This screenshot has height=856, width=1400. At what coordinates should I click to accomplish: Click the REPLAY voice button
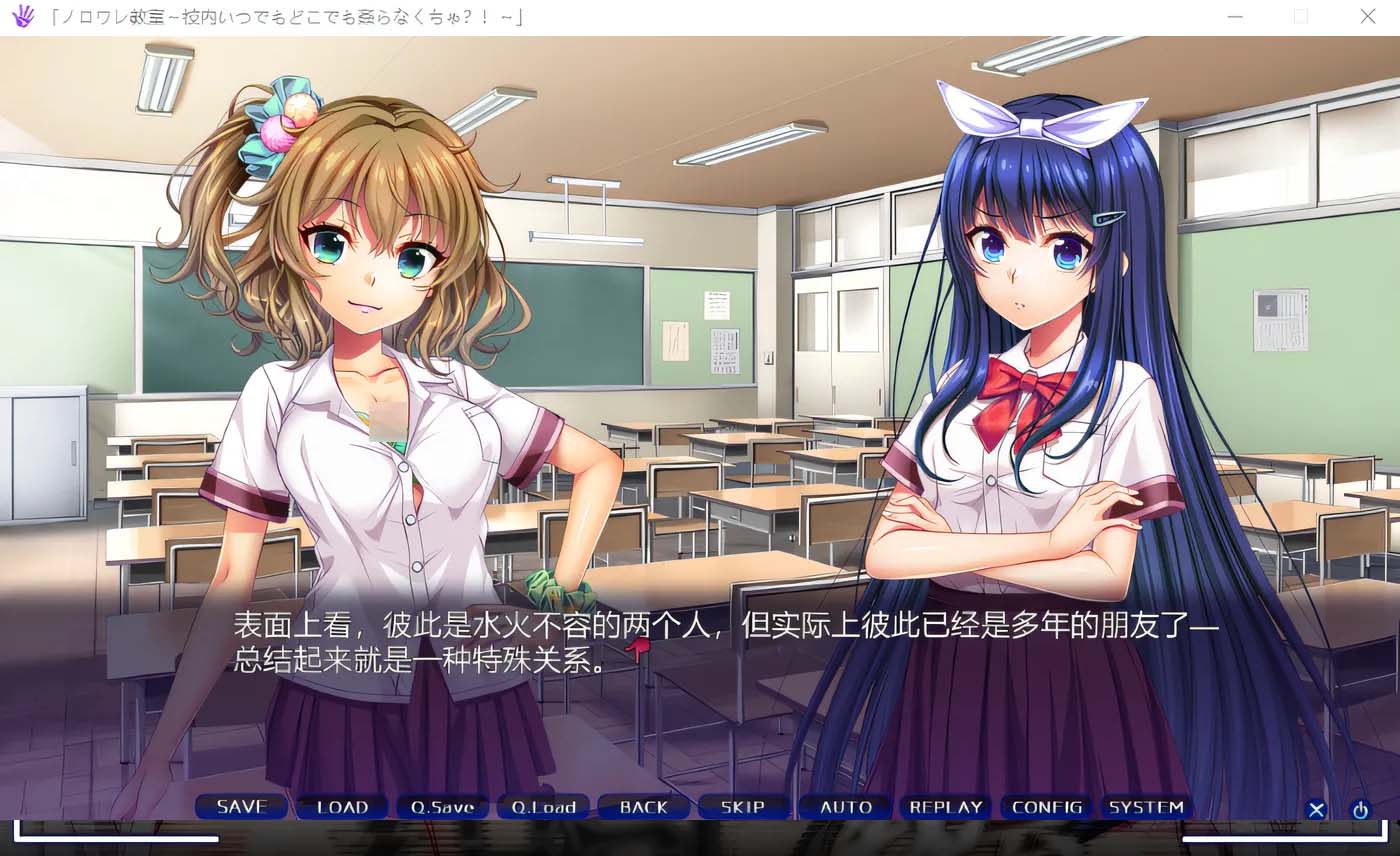tap(946, 807)
